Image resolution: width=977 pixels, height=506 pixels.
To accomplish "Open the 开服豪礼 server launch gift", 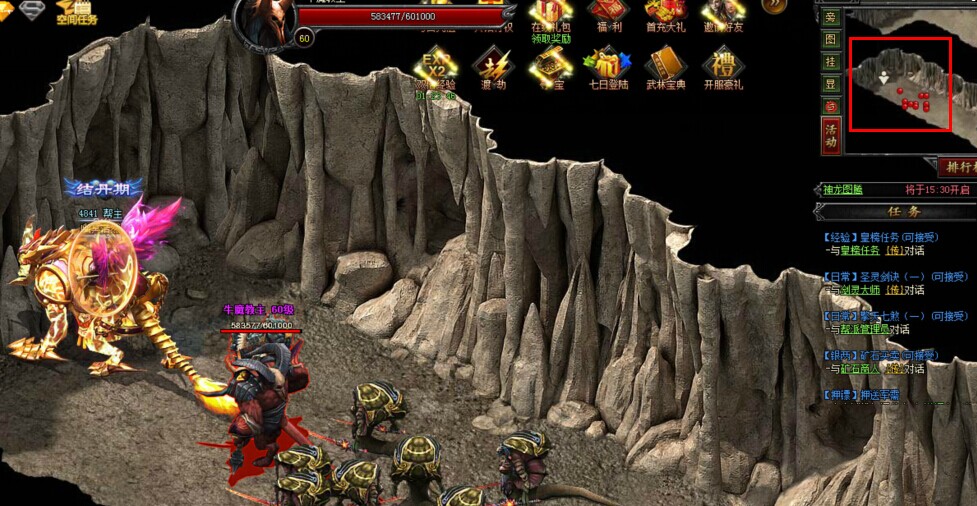I will (x=722, y=70).
